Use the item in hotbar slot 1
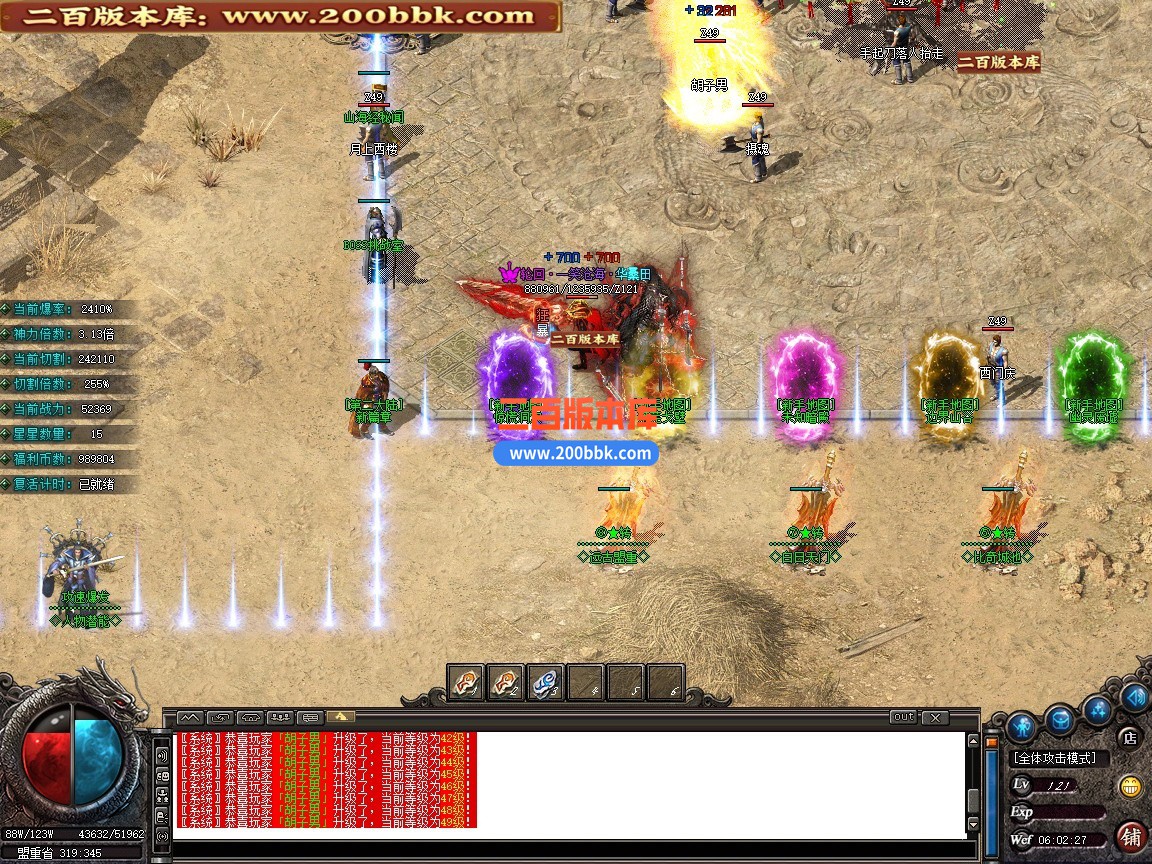Screen dimensions: 1152x864 tap(466, 682)
